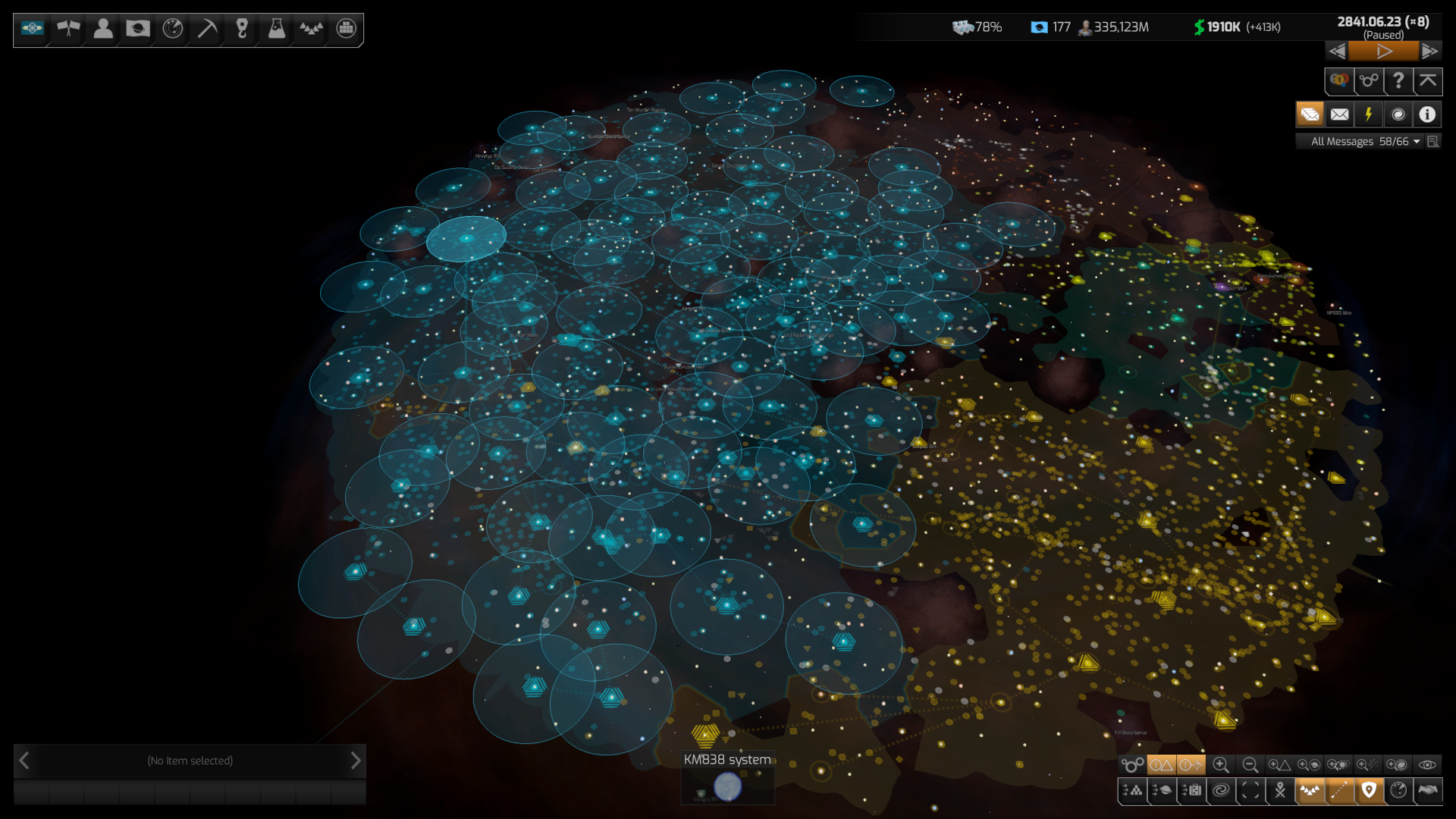Image resolution: width=1456 pixels, height=819 pixels.
Task: Toggle the galaxy swirl message filter
Action: coord(1398,114)
